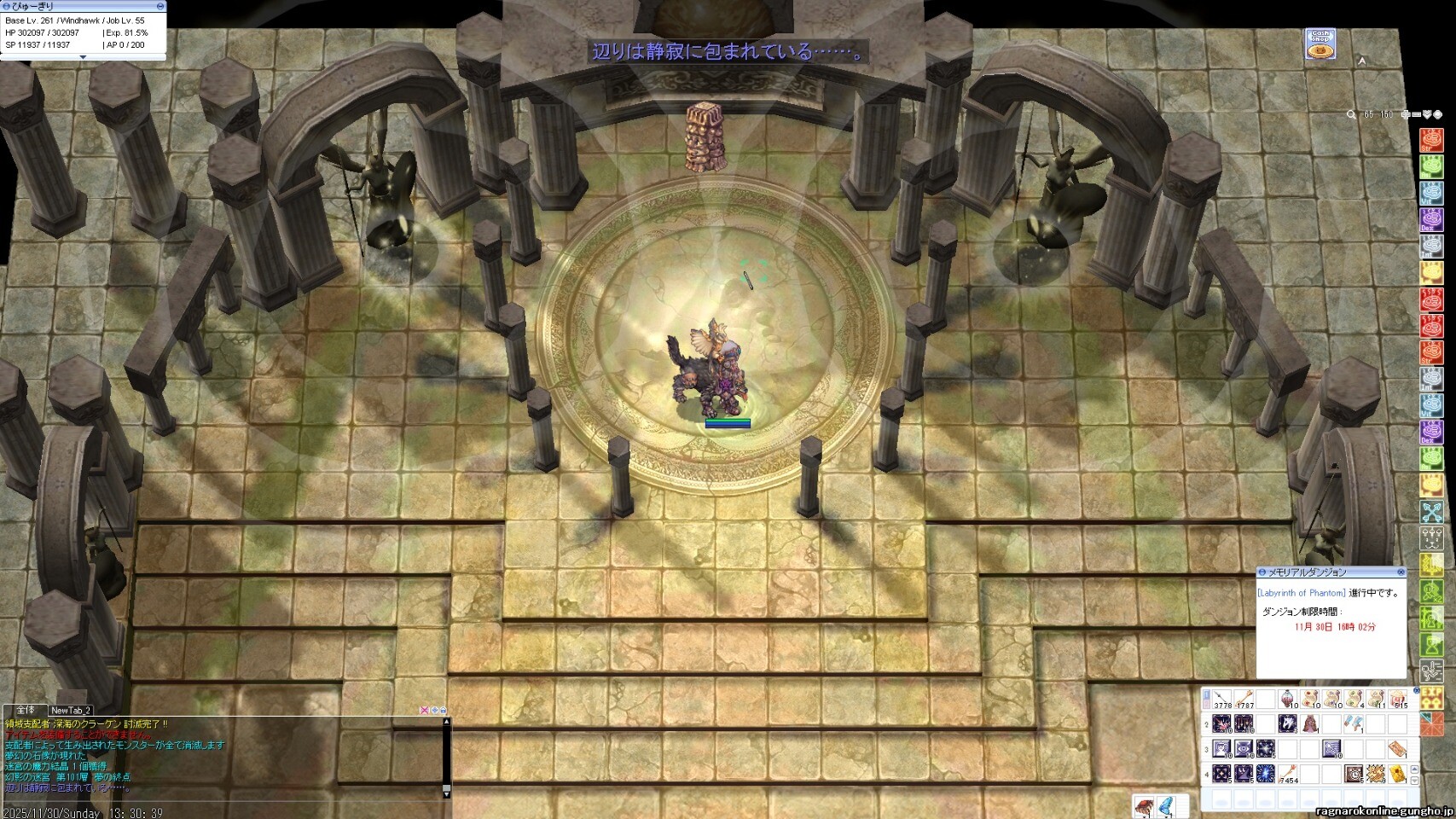Click the minimap zoom-in plus button

[x=1405, y=114]
